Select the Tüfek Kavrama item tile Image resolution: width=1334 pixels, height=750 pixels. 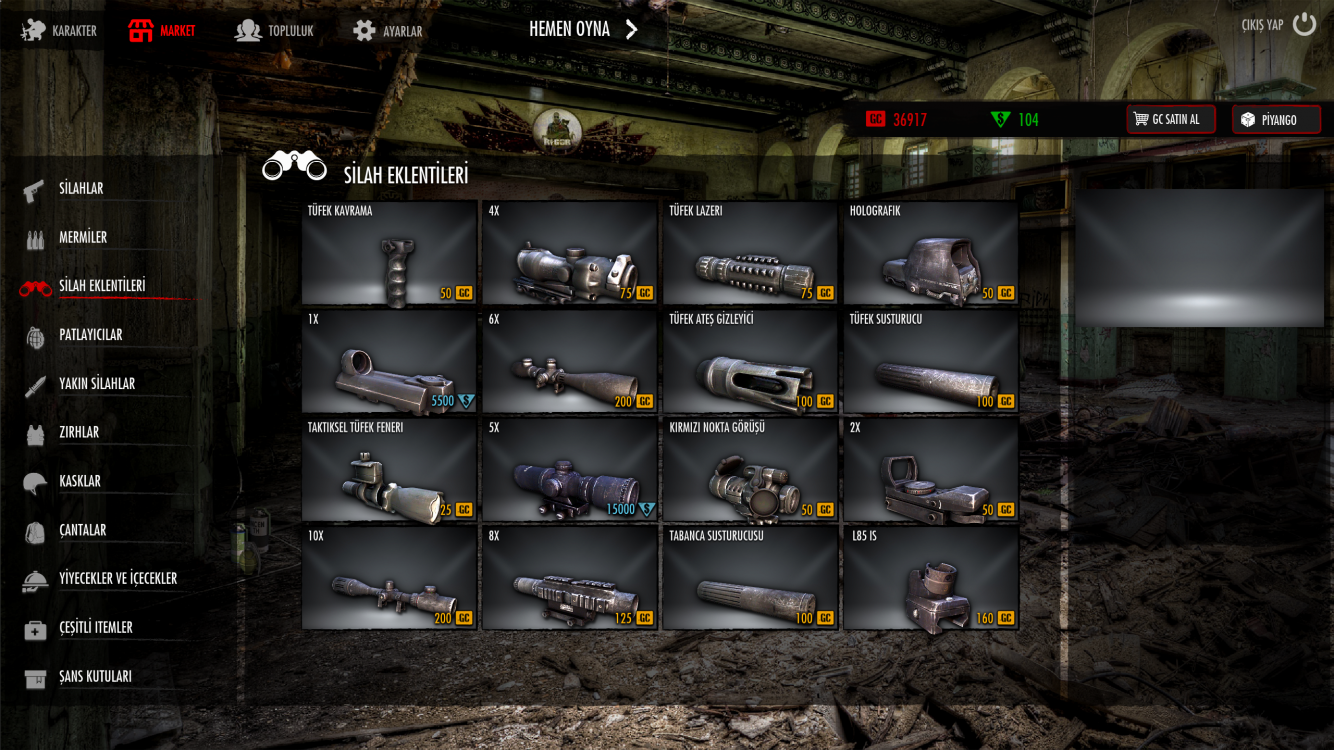coord(389,253)
